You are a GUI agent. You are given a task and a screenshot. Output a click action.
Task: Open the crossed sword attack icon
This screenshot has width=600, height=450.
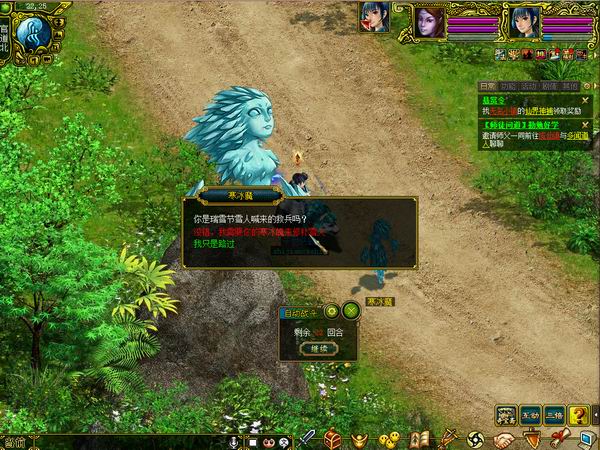309,438
